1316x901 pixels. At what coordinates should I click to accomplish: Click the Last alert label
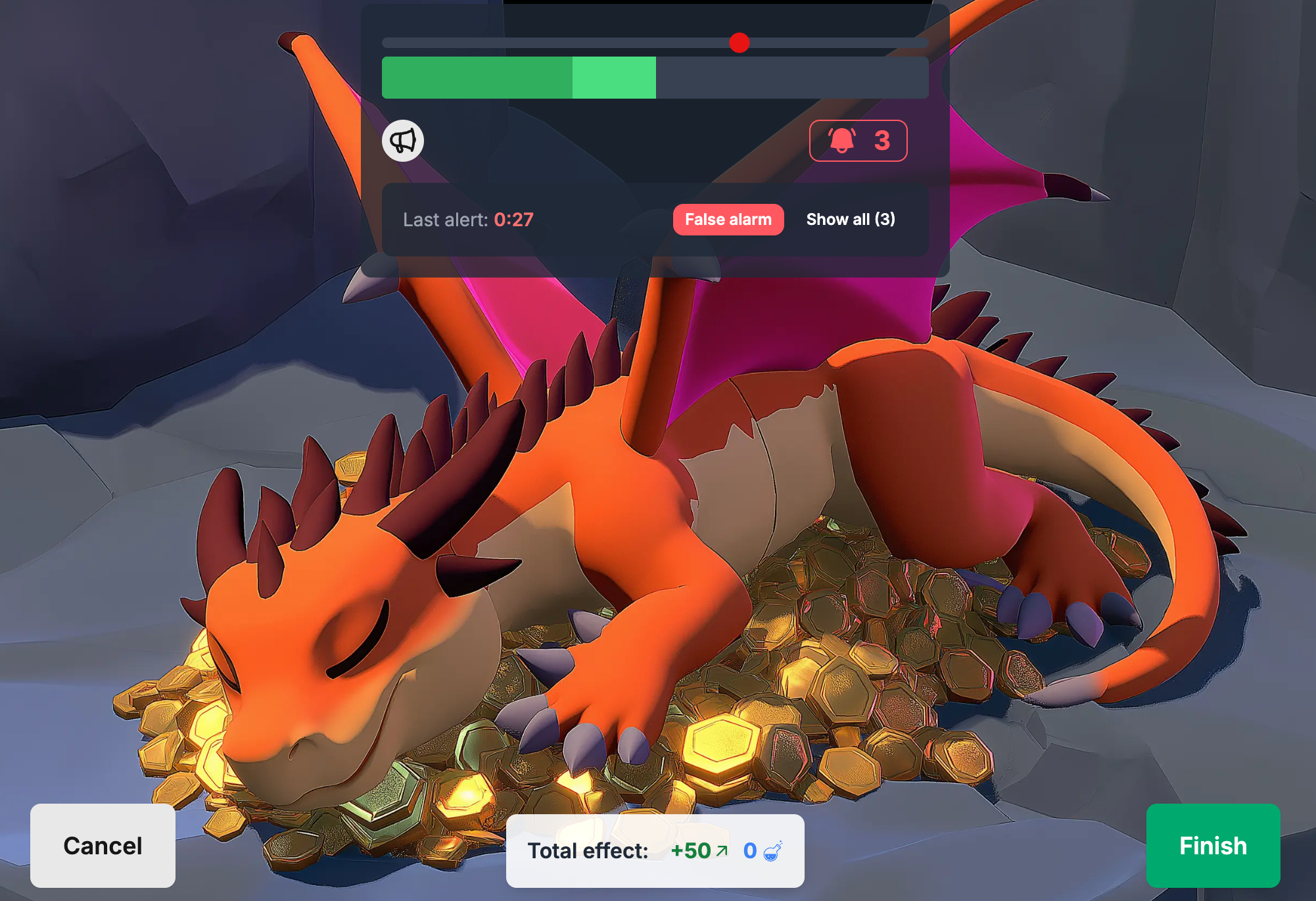pos(444,220)
